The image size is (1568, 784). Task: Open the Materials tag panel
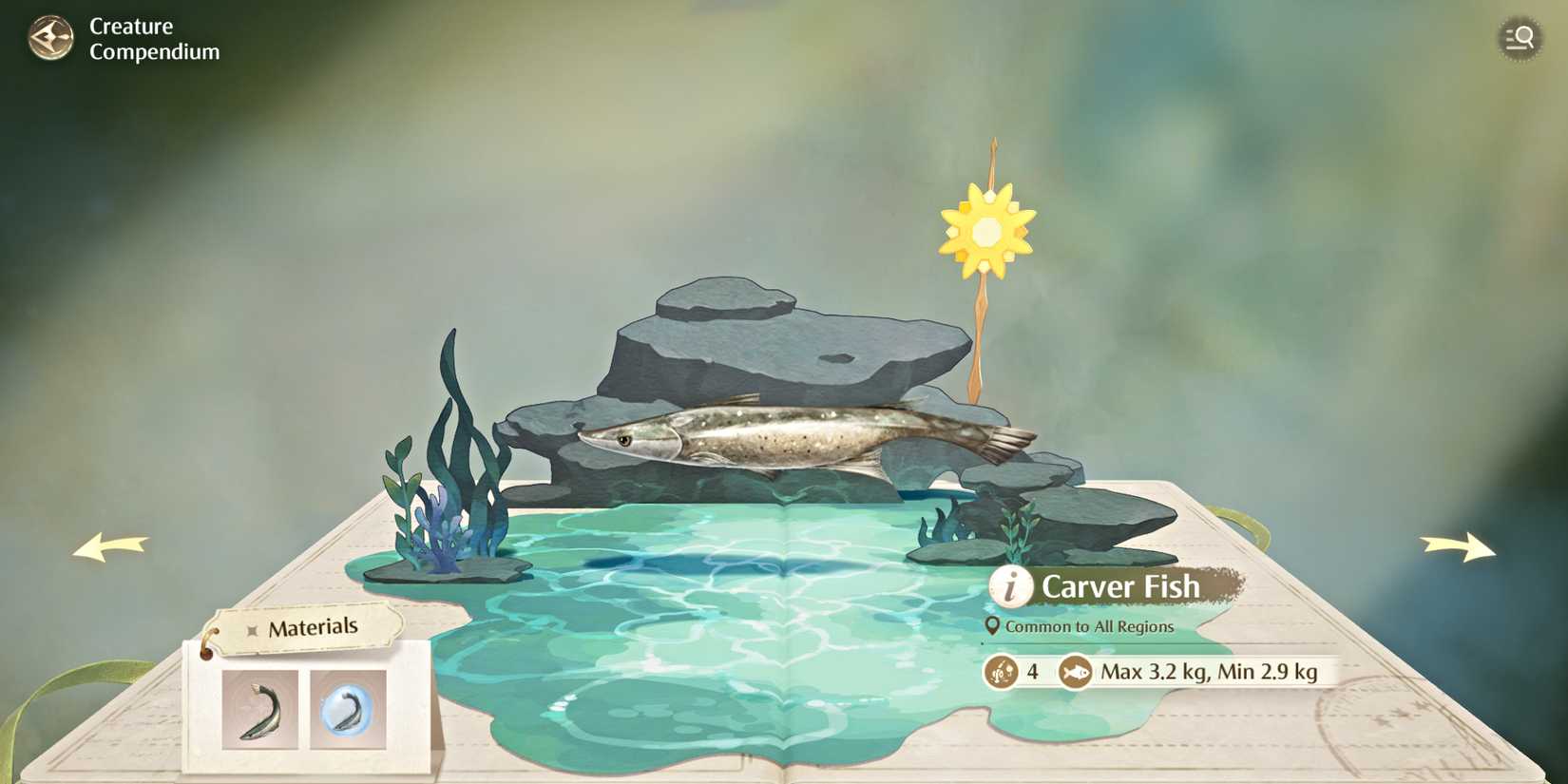314,625
